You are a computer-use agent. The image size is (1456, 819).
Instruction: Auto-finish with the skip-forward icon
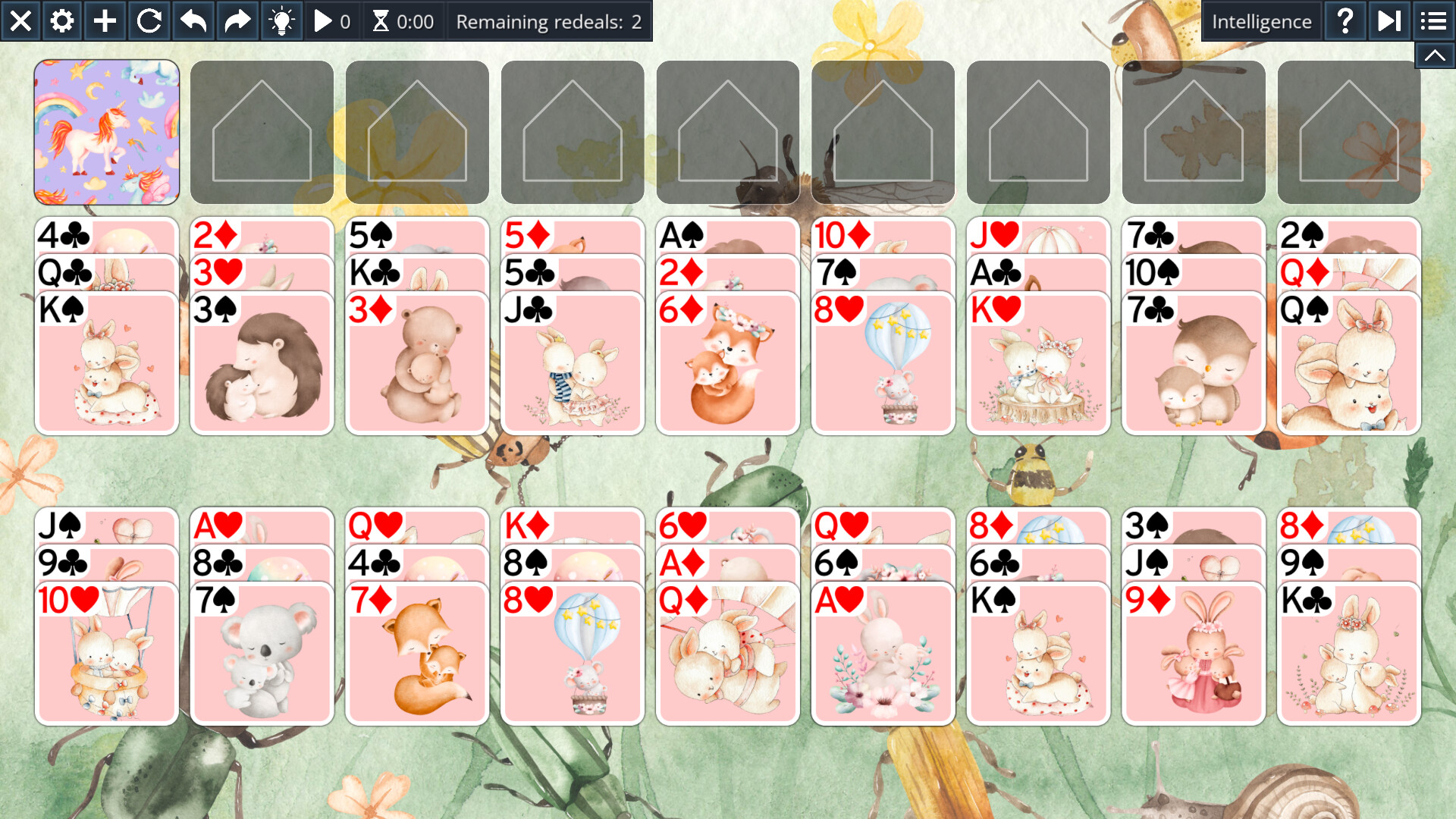pyautogui.click(x=1389, y=20)
